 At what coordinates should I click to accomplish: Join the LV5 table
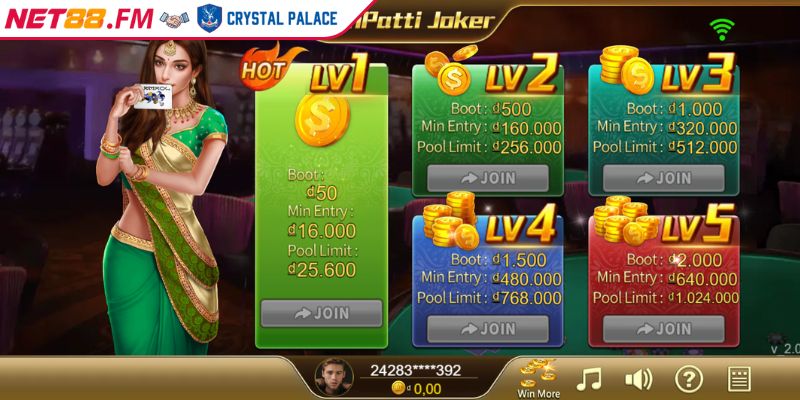coord(663,329)
